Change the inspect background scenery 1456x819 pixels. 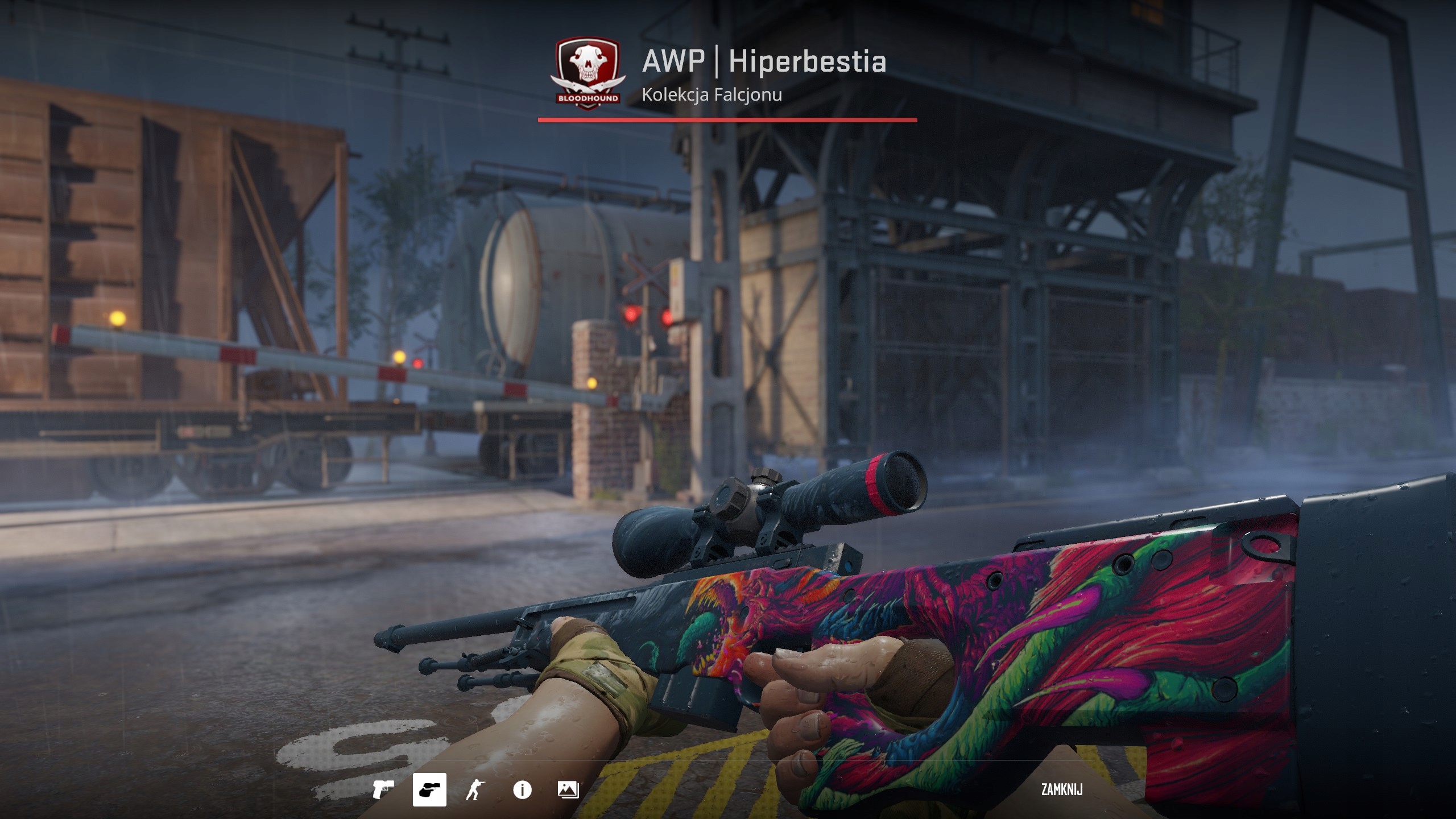[x=568, y=790]
